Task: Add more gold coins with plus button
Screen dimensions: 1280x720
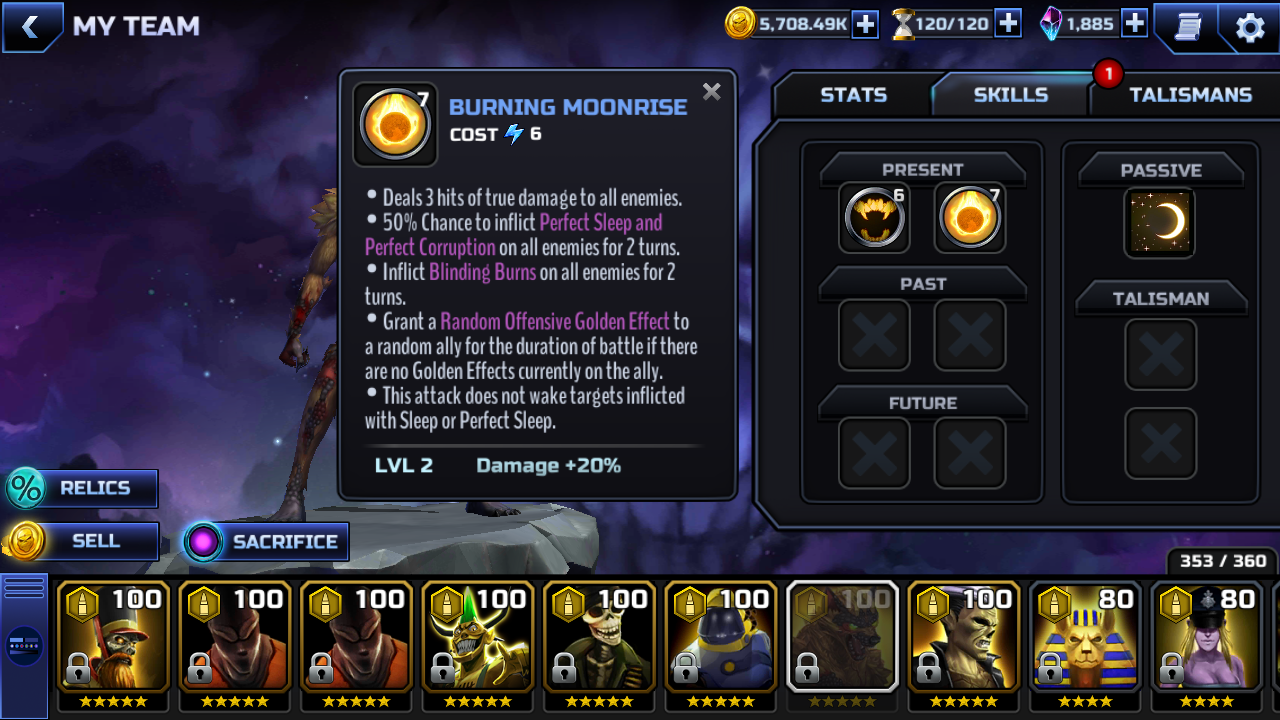Action: coord(865,24)
